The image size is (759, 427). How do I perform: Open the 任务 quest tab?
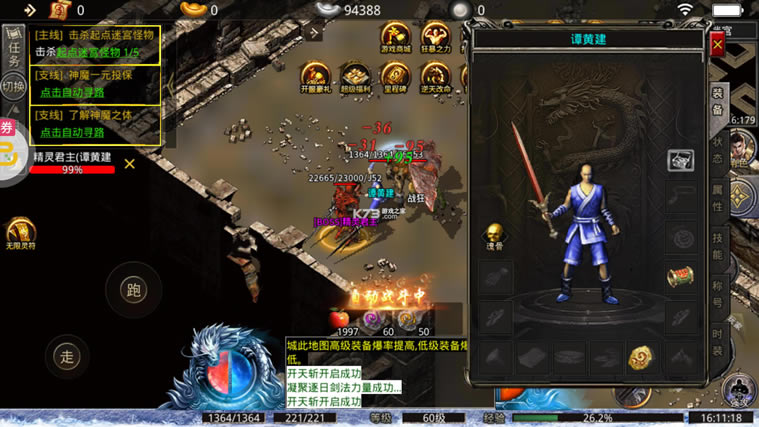[x=13, y=46]
